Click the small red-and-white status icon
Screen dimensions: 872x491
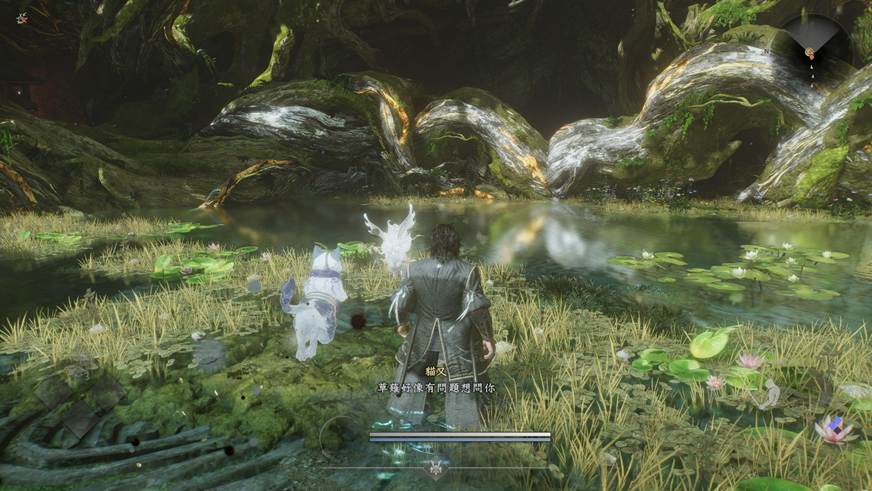[21, 18]
